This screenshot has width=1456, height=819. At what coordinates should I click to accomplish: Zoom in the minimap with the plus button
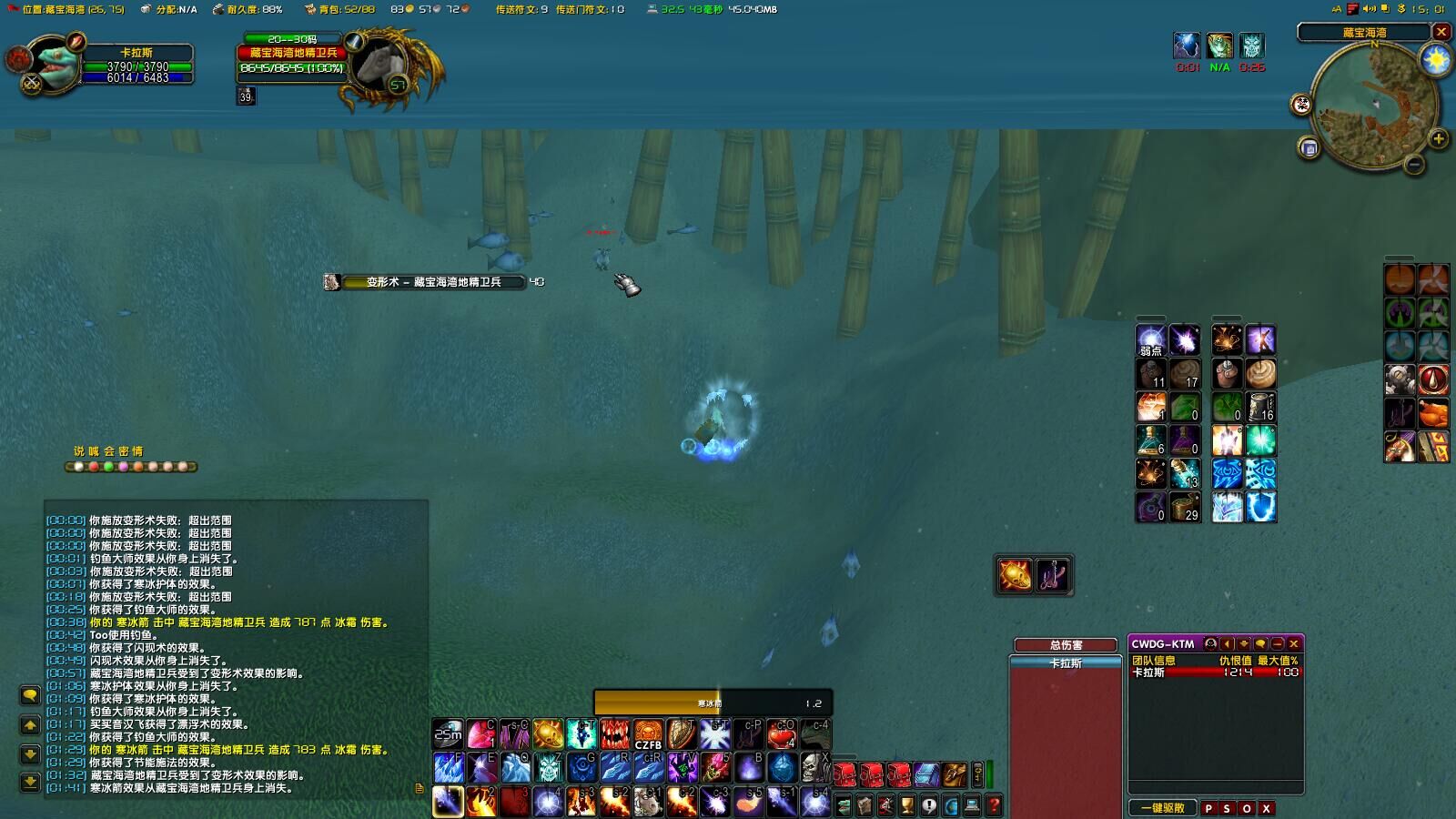click(x=1438, y=138)
